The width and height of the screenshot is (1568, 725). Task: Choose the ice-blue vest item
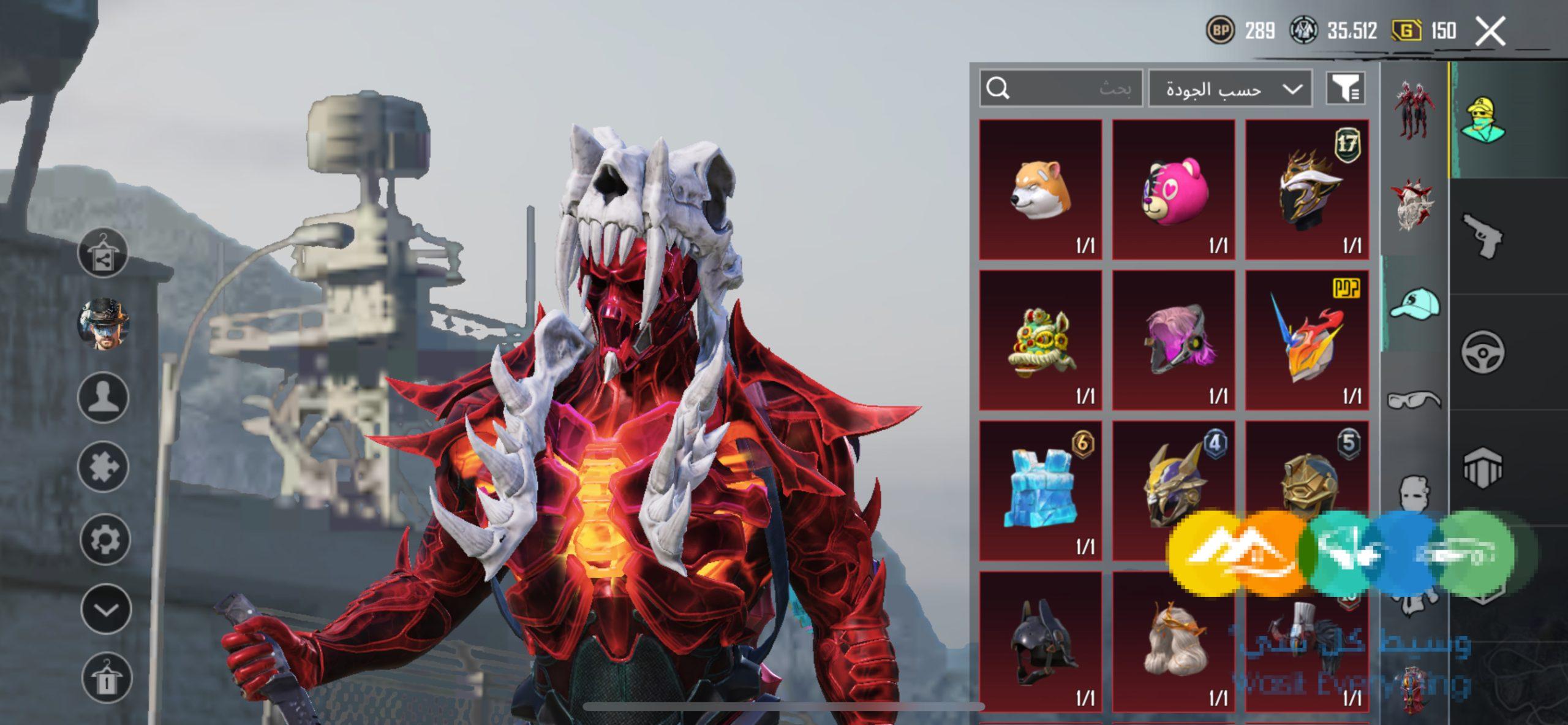click(x=1041, y=490)
